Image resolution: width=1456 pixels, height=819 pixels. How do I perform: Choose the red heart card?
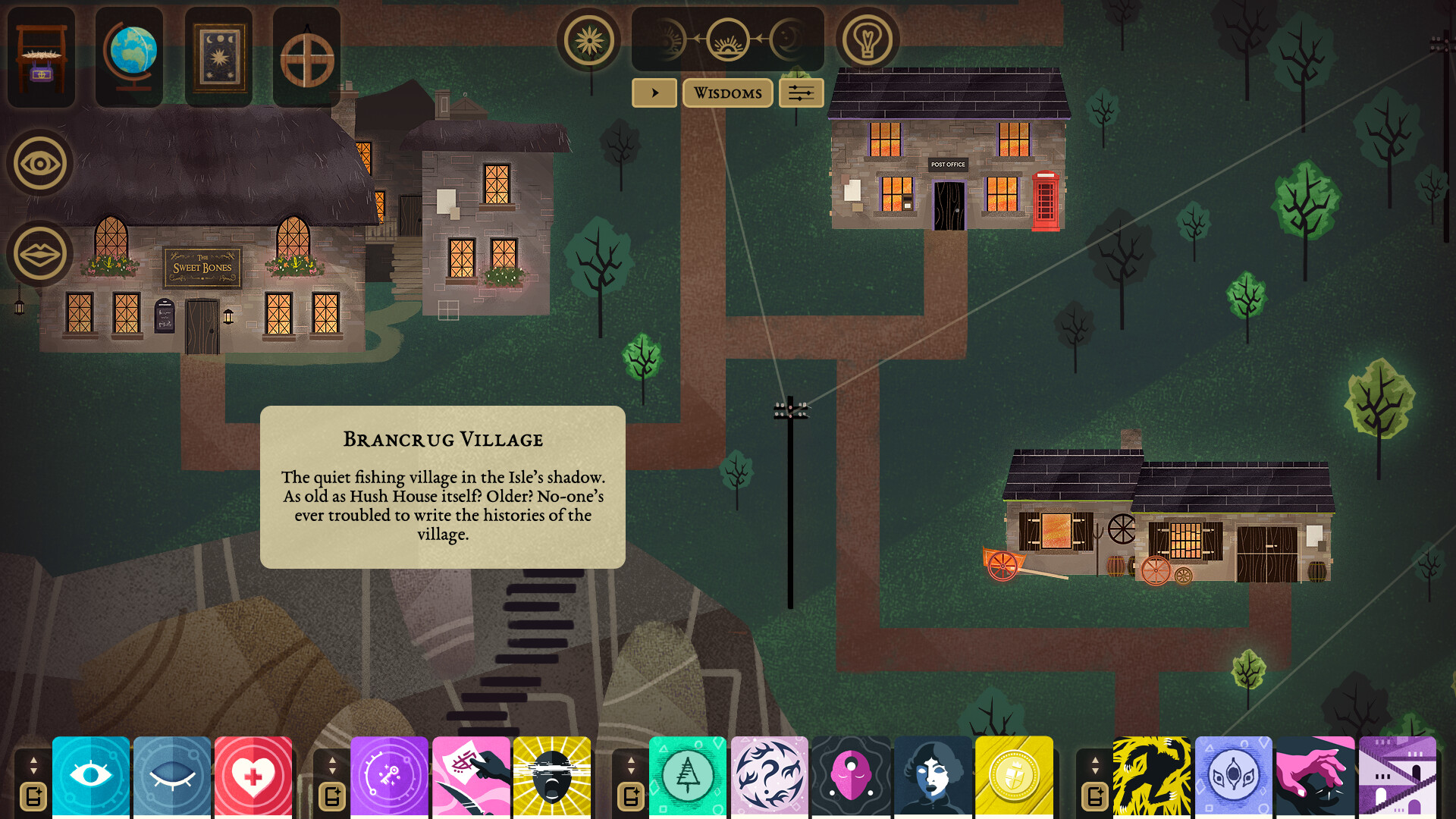(x=253, y=777)
